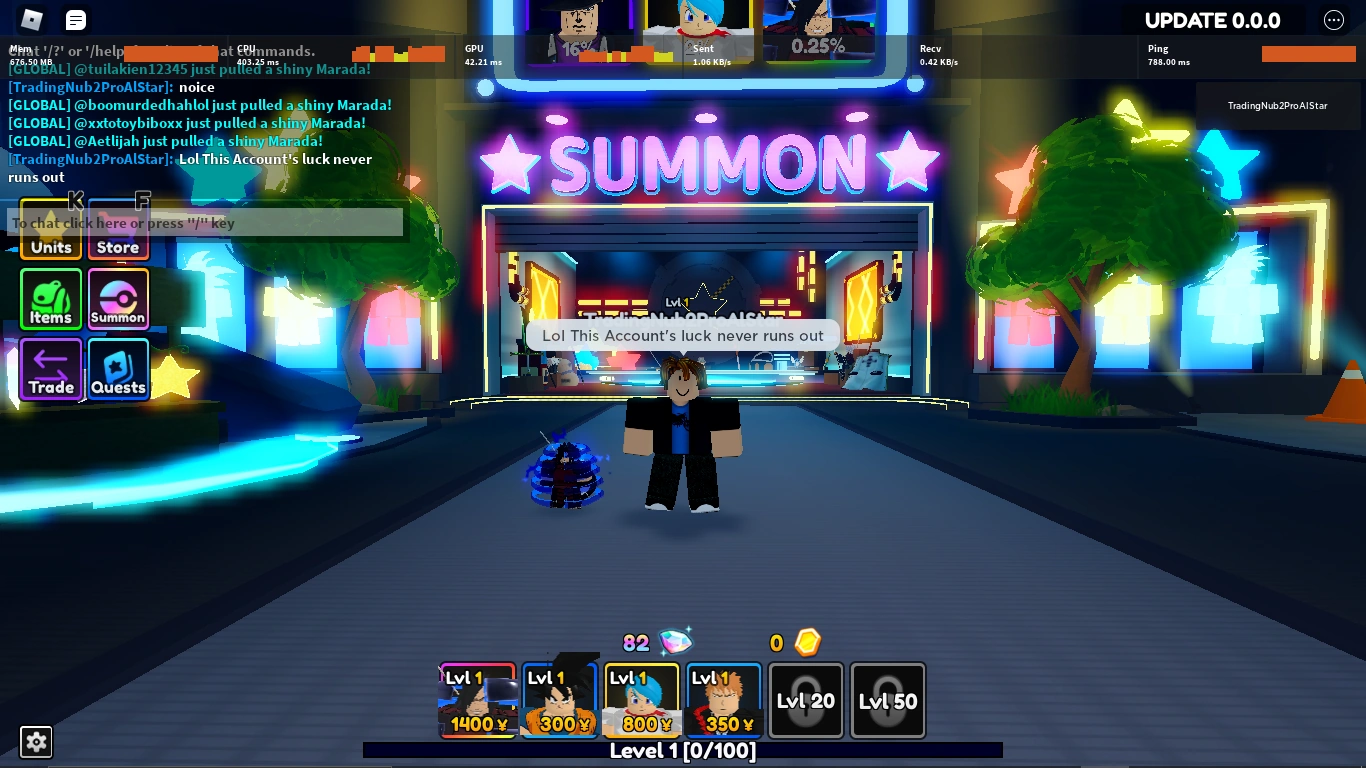Click the gold coin icon
Image resolution: width=1366 pixels, height=768 pixels.
pos(808,643)
